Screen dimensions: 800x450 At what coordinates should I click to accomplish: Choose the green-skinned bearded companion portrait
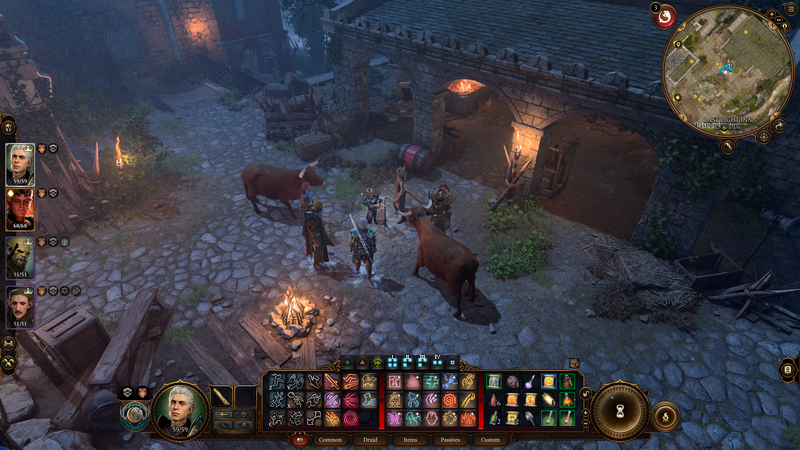tap(20, 257)
